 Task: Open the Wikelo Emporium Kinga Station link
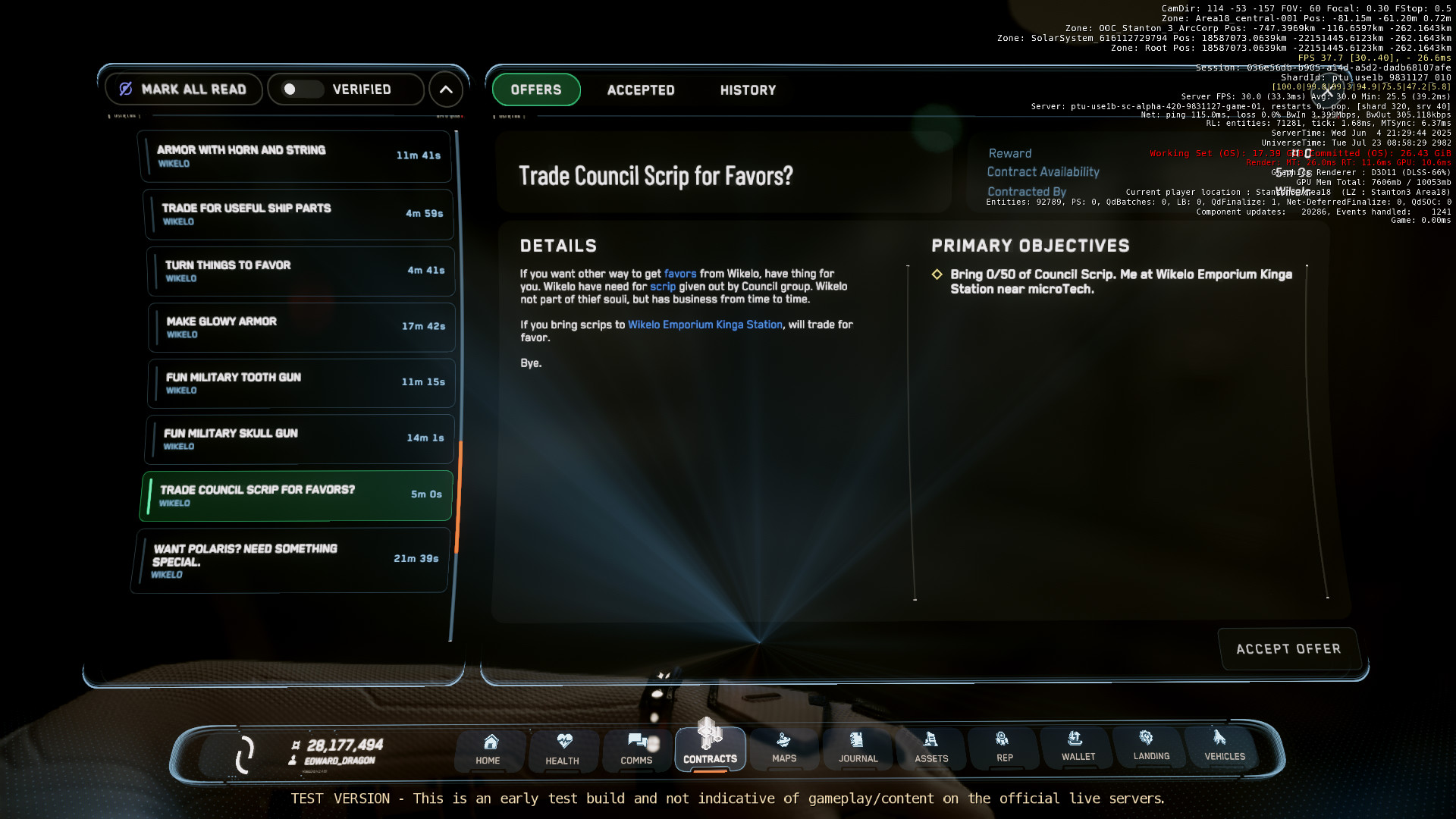coord(704,325)
